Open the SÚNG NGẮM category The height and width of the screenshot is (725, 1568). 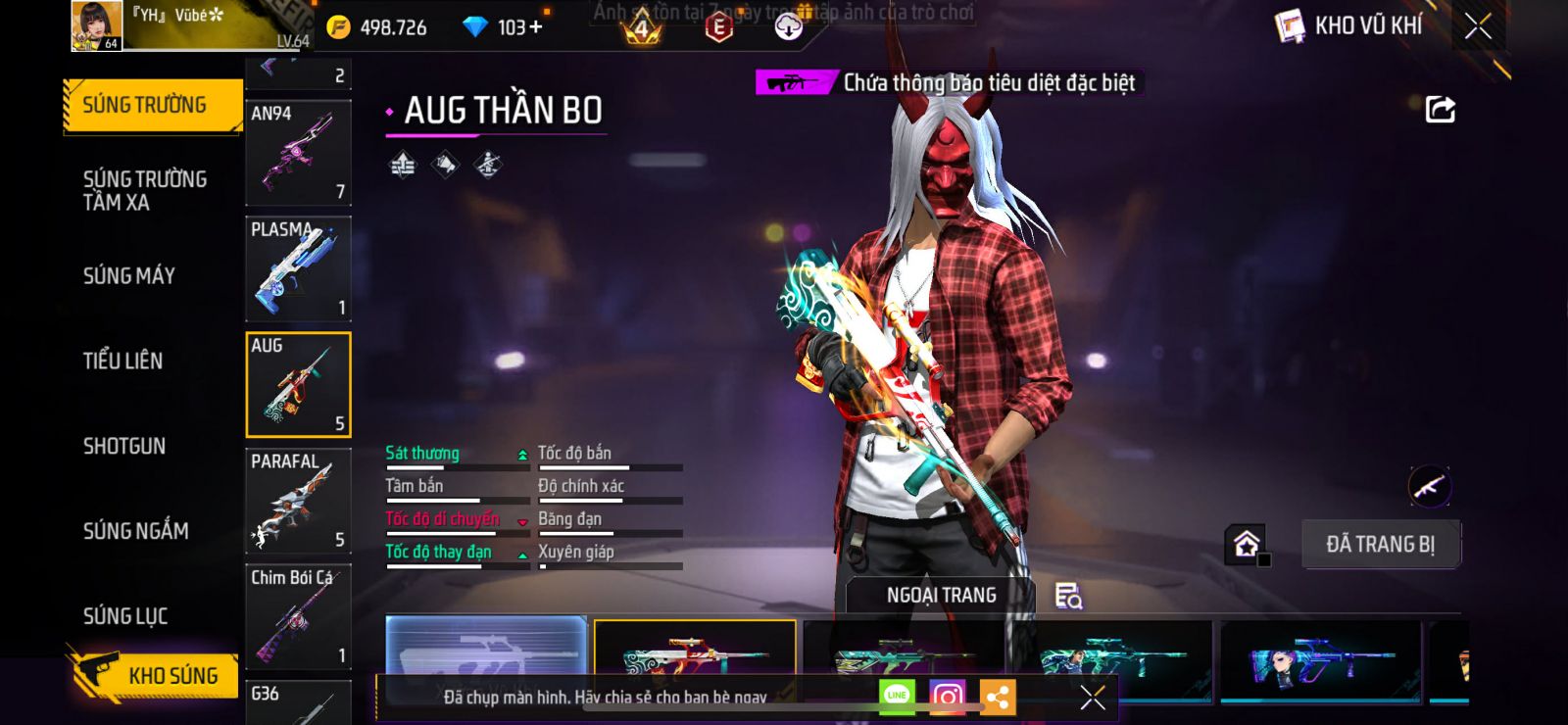(135, 531)
